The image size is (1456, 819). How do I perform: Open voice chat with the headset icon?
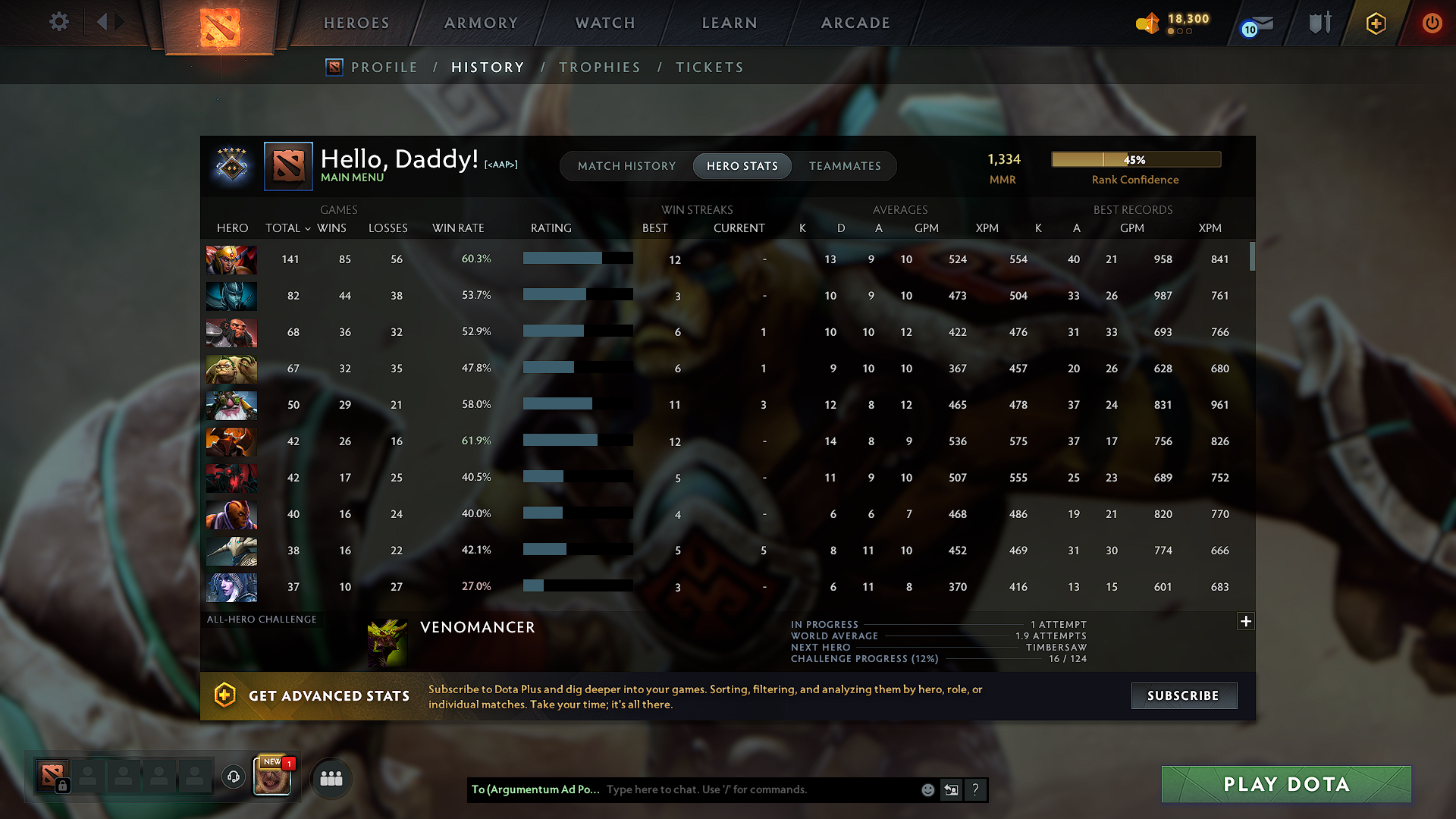[233, 776]
